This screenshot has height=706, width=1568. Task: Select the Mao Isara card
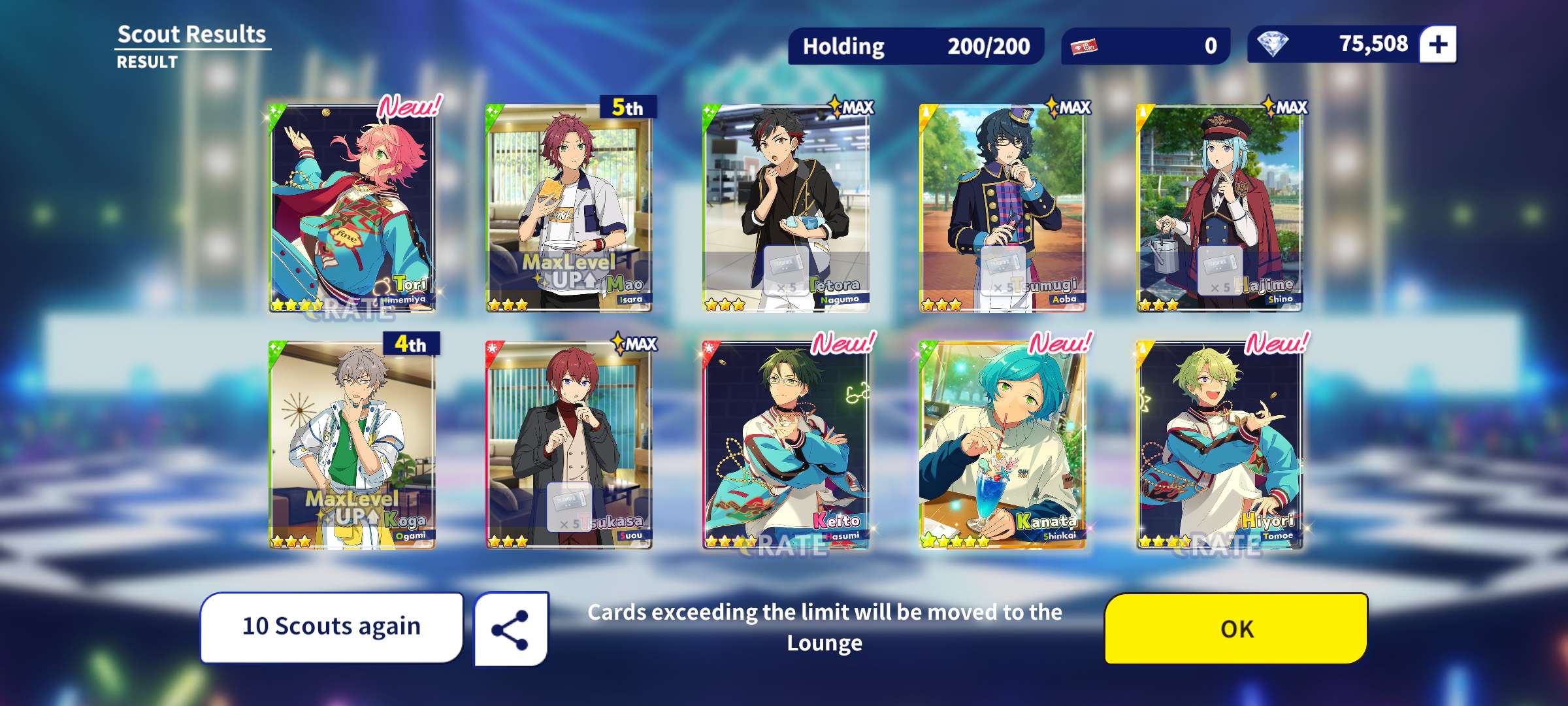tap(568, 208)
